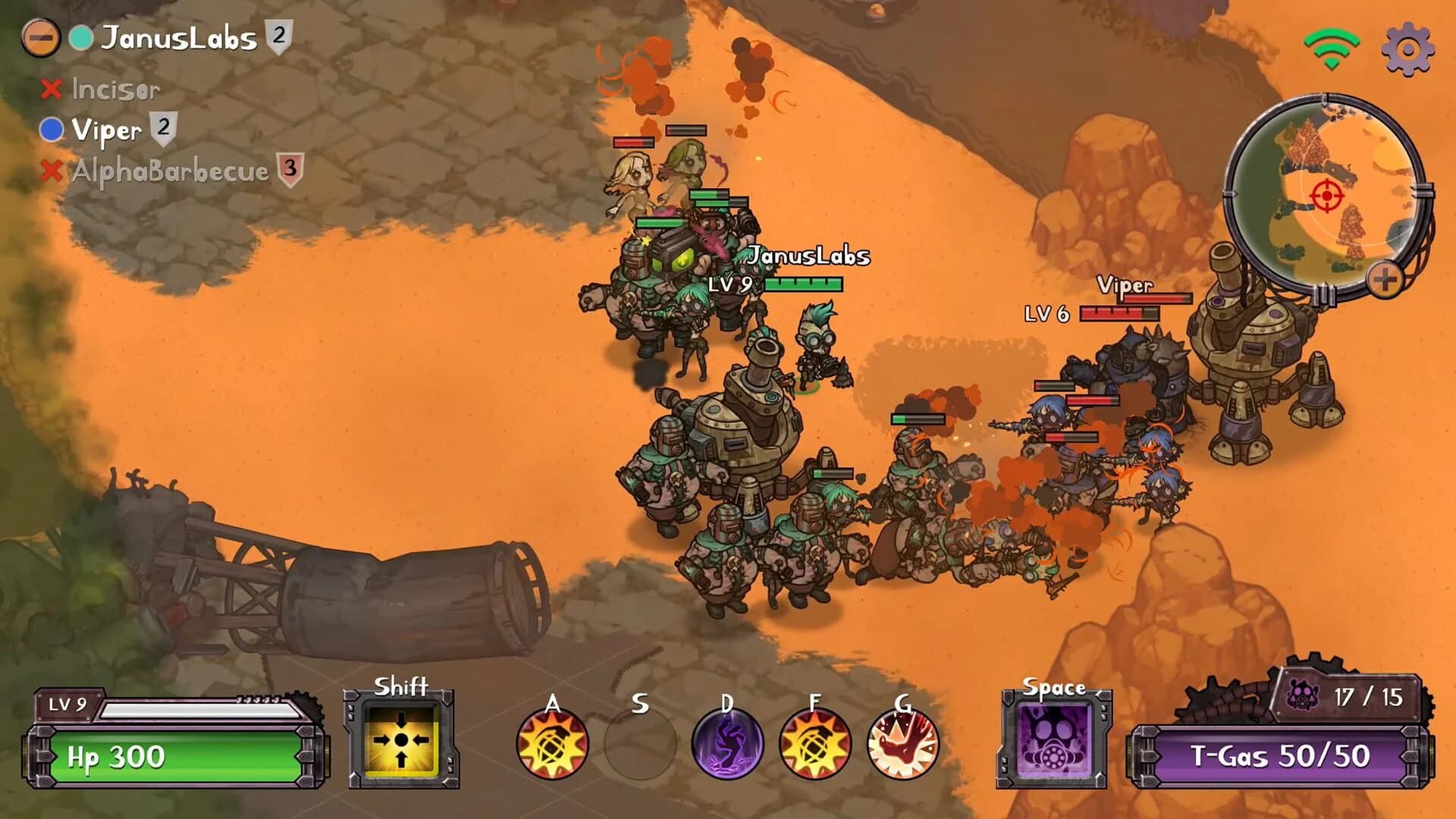The height and width of the screenshot is (819, 1456).
Task: Use the G blood splash ability
Action: (x=902, y=745)
